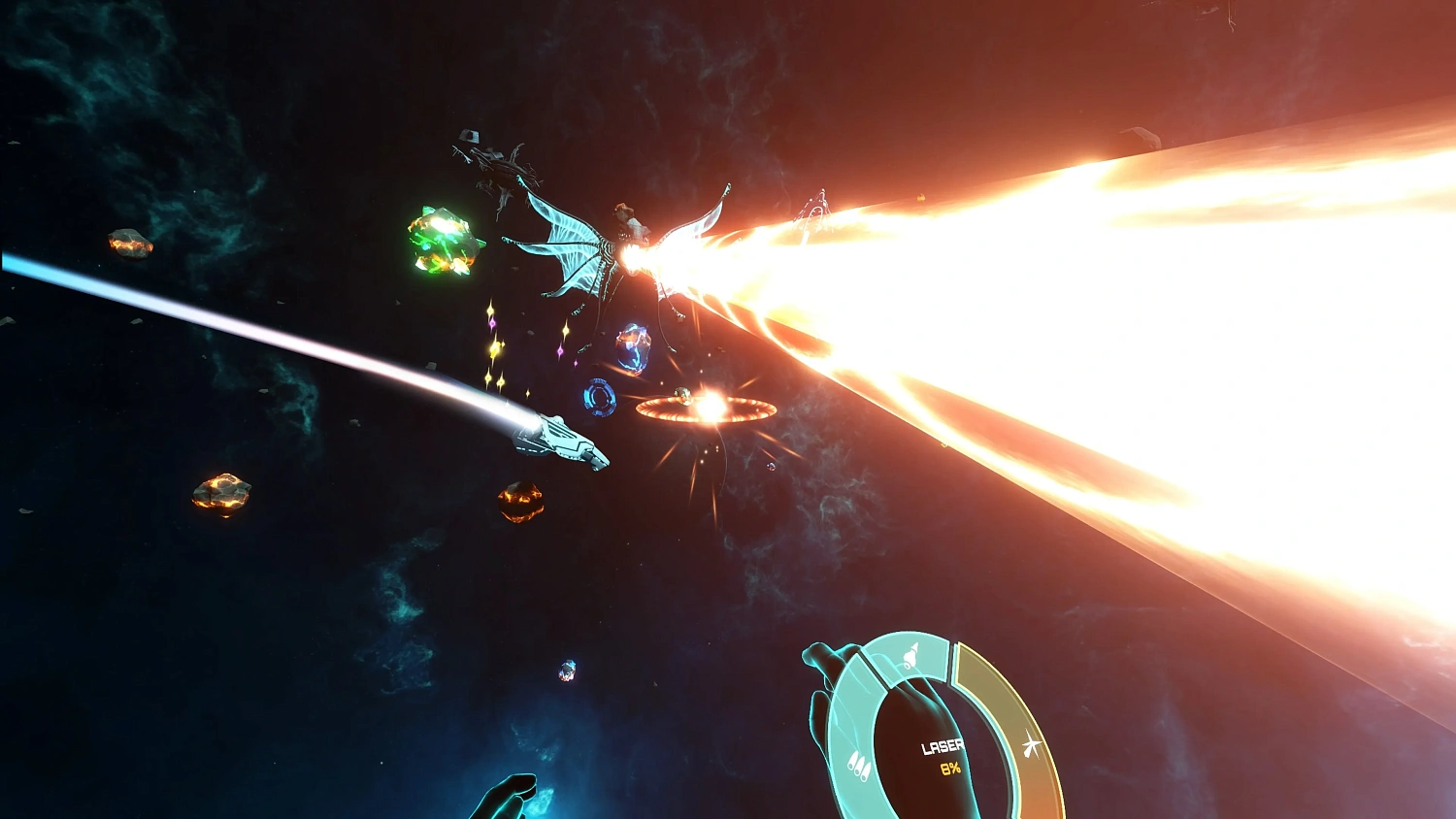Click the glowing green crystal asteroid
1456x819 pixels.
[x=445, y=242]
